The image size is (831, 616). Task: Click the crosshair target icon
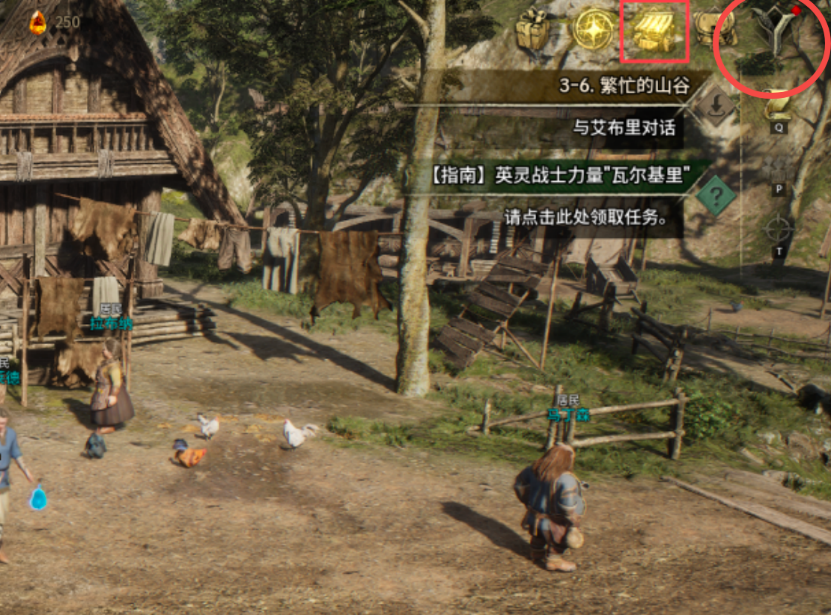click(778, 229)
